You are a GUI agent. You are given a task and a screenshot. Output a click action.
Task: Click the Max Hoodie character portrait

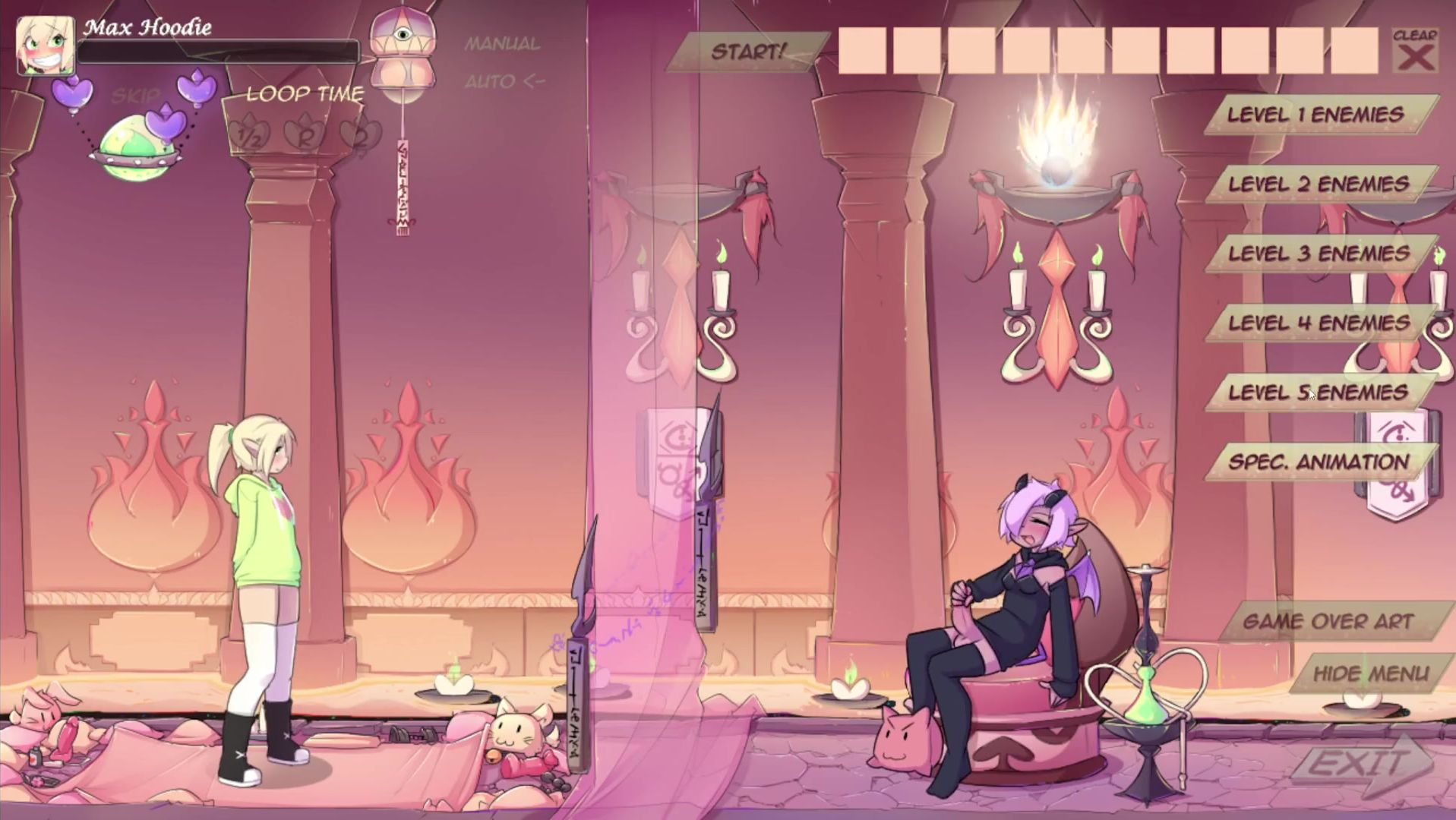click(x=46, y=46)
